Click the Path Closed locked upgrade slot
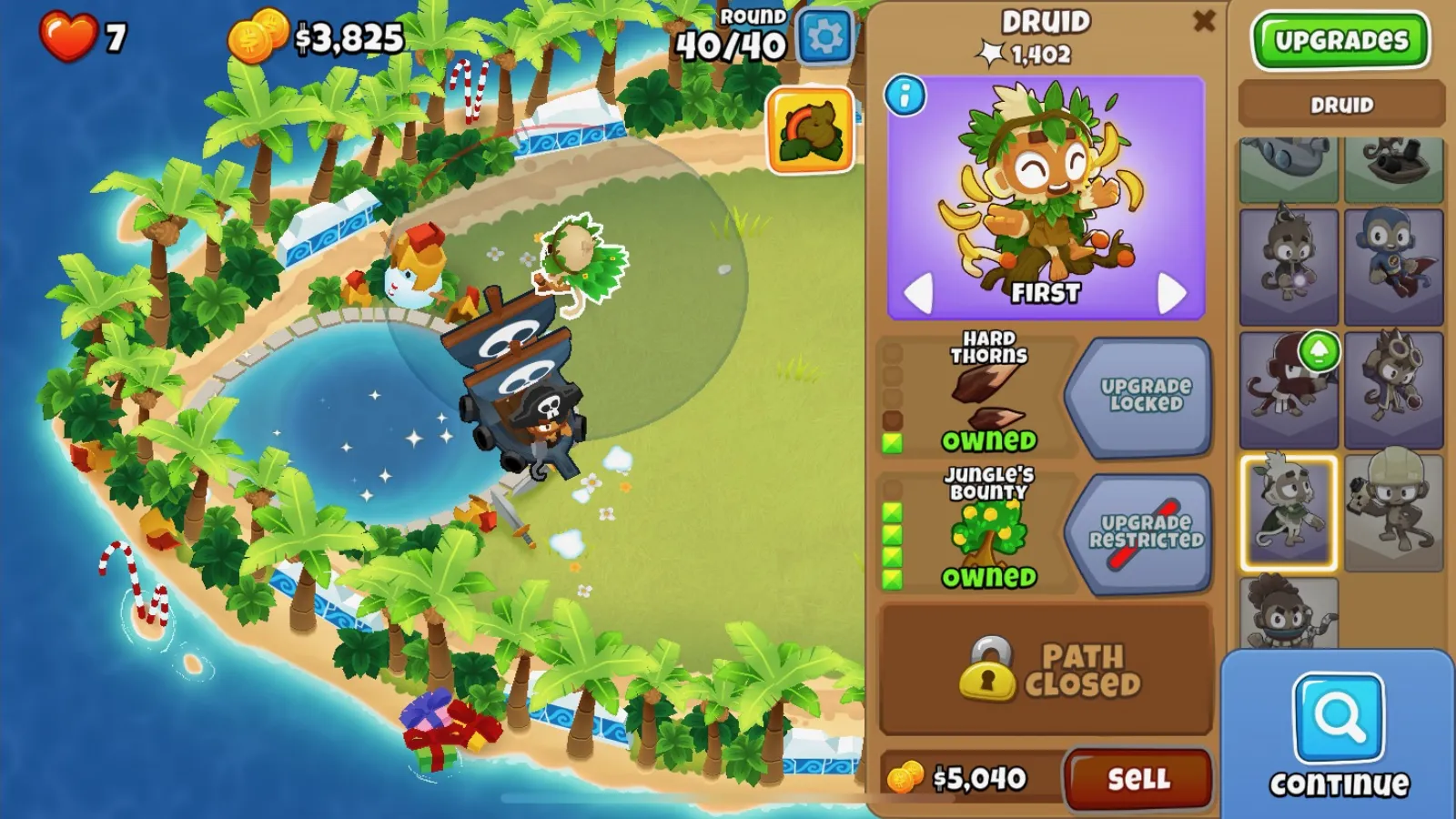1456x819 pixels. coord(1046,670)
